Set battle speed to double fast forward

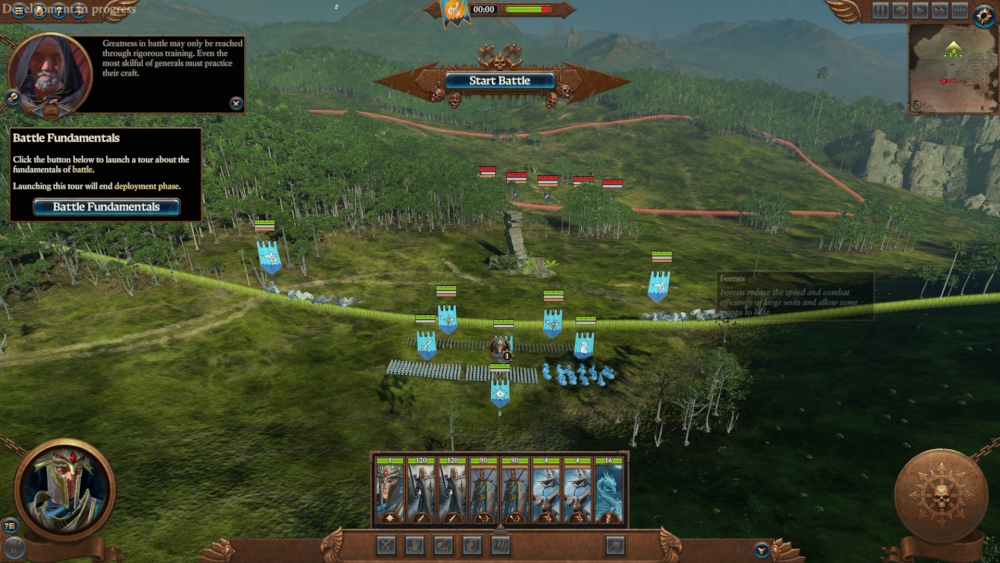tap(940, 11)
